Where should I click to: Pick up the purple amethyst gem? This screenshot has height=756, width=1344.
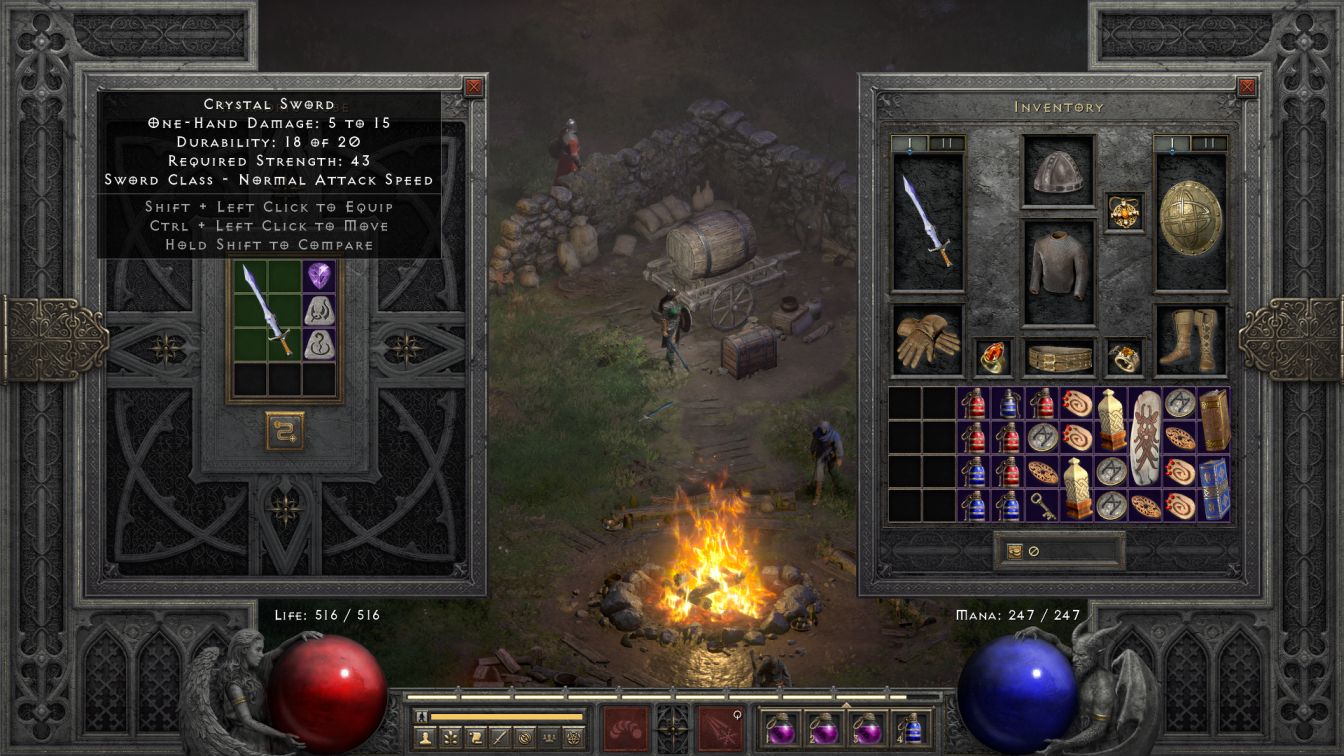319,276
